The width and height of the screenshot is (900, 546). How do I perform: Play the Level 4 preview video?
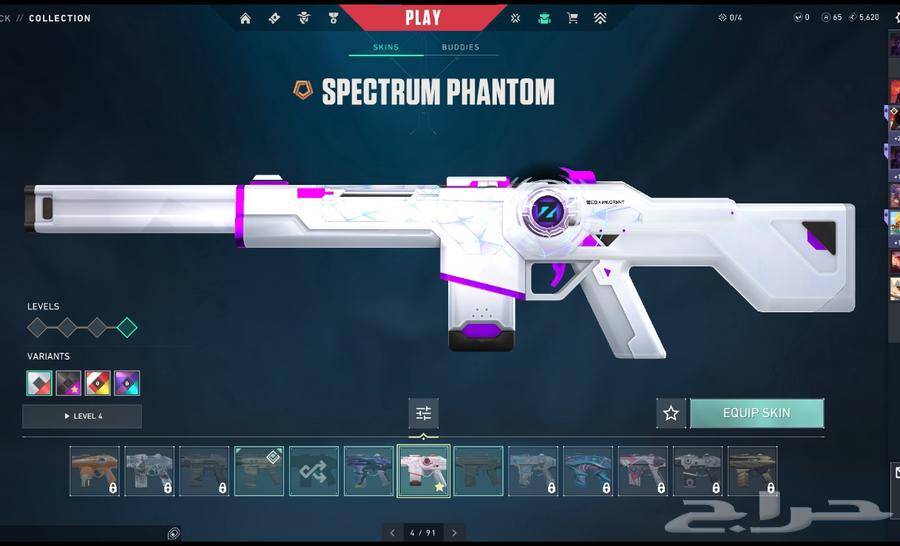pyautogui.click(x=82, y=416)
